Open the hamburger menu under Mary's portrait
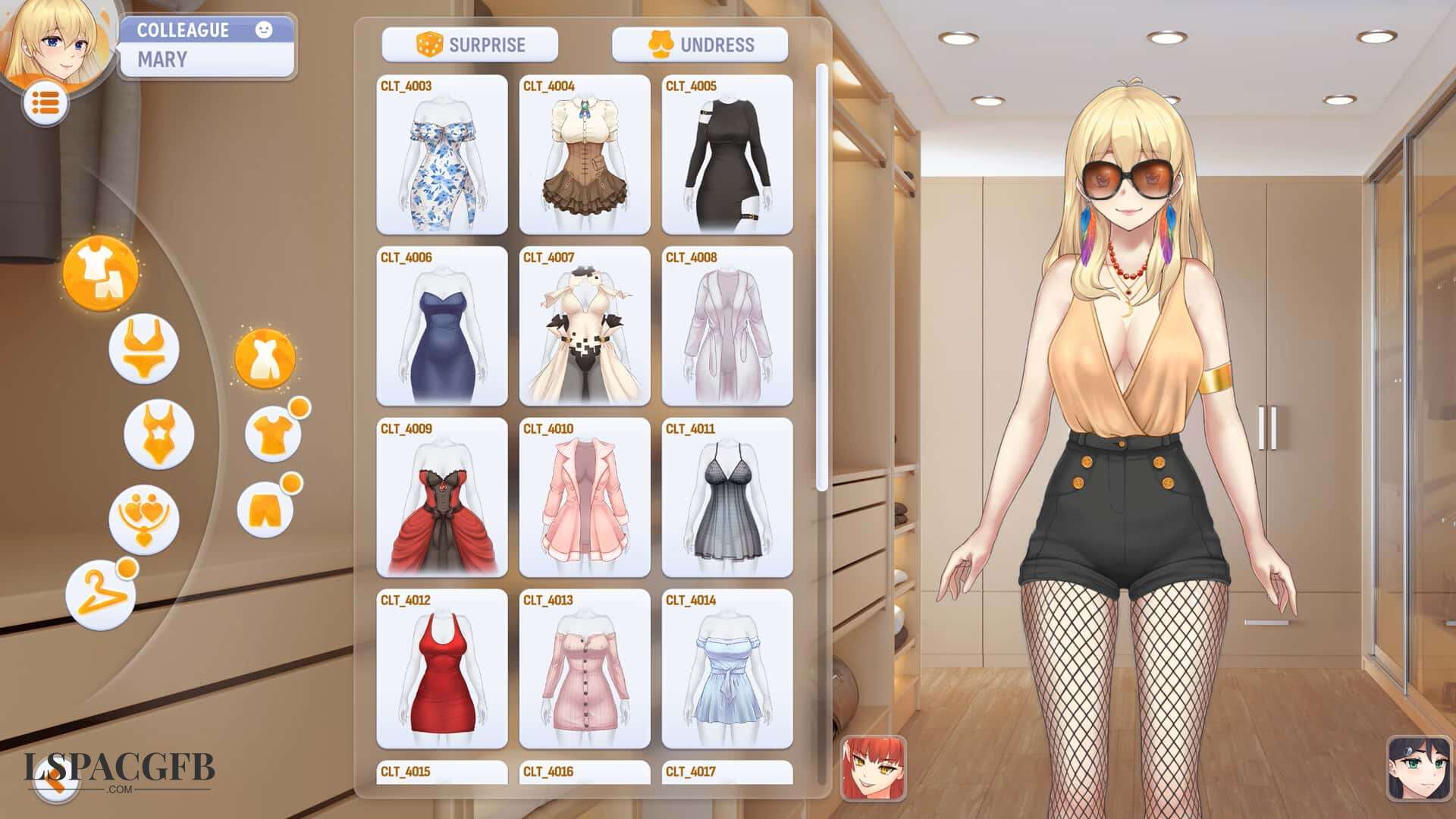 coord(47,102)
